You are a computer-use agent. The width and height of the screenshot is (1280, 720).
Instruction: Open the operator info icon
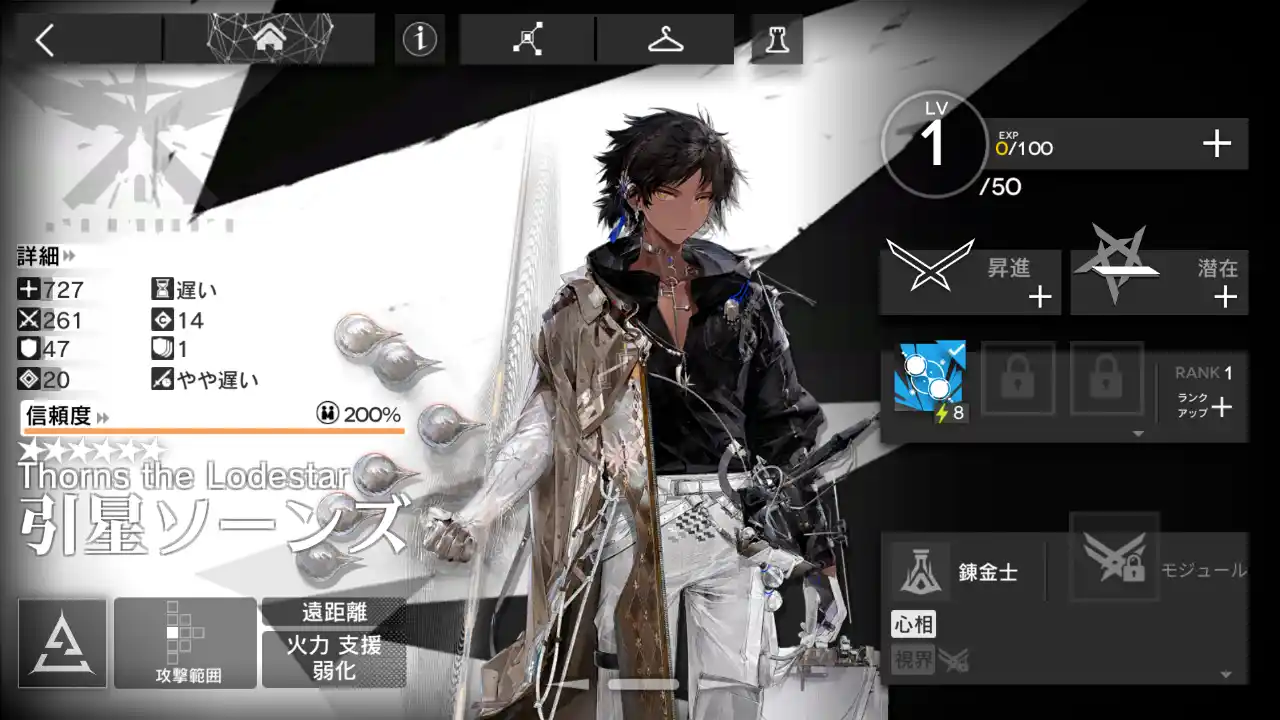(420, 39)
